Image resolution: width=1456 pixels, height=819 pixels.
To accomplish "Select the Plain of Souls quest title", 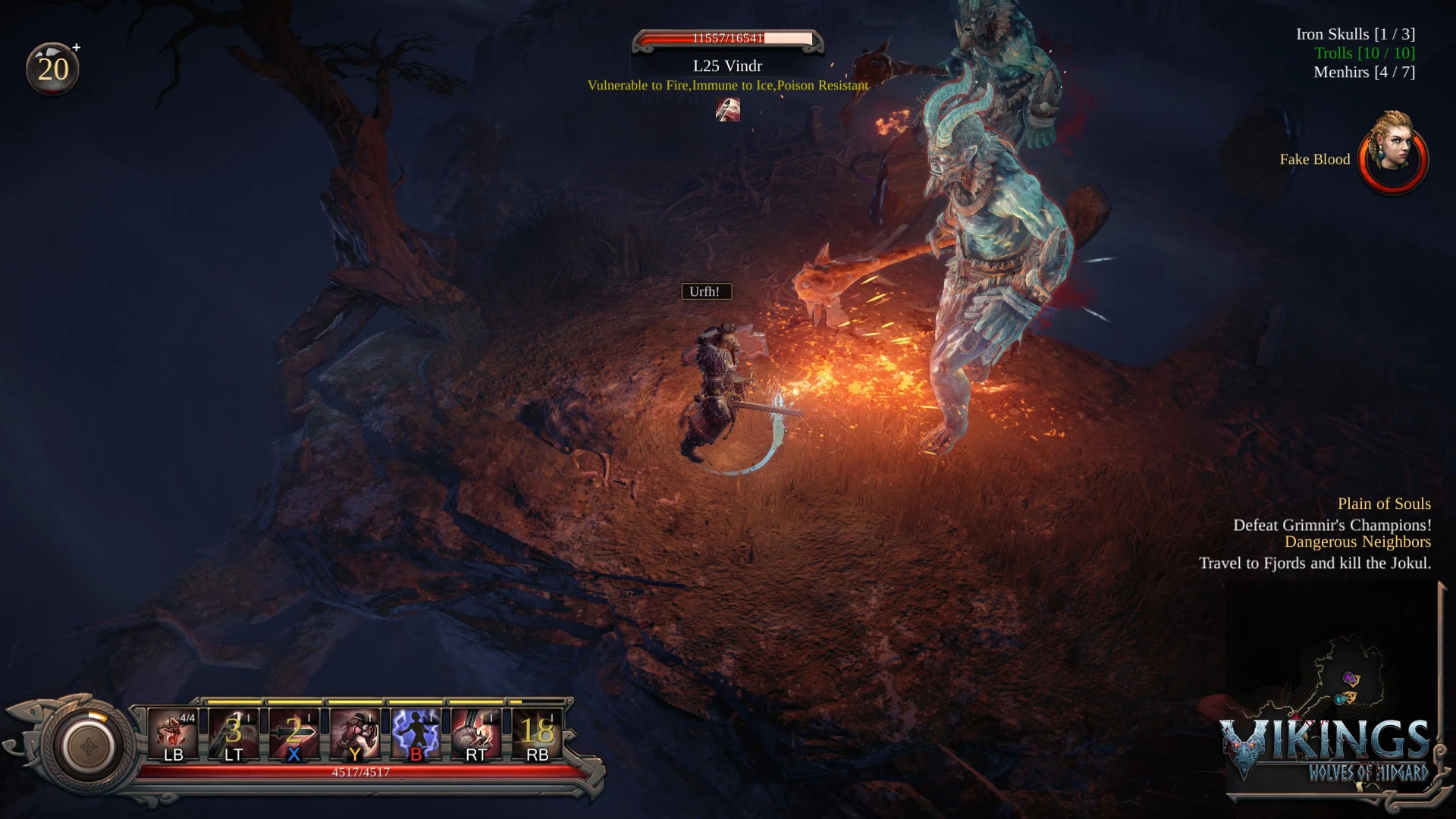I will coord(1384,504).
